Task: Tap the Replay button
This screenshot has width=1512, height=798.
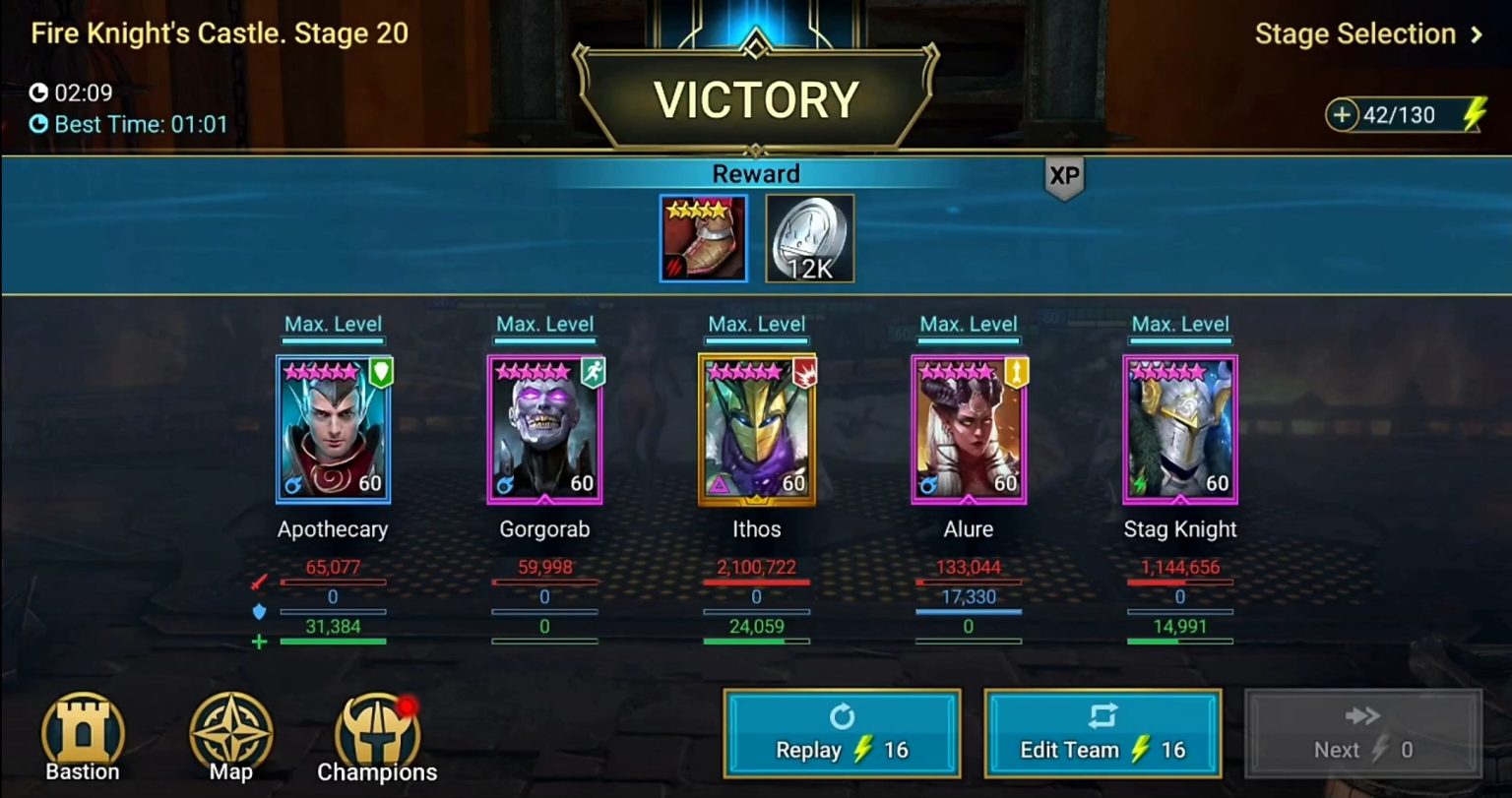Action: (x=841, y=733)
